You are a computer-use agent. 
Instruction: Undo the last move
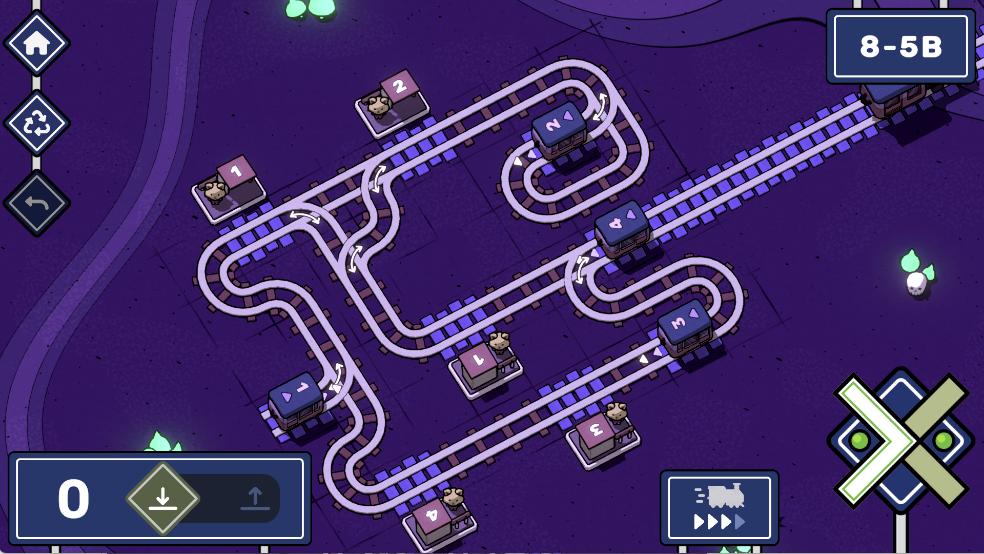coord(37,203)
